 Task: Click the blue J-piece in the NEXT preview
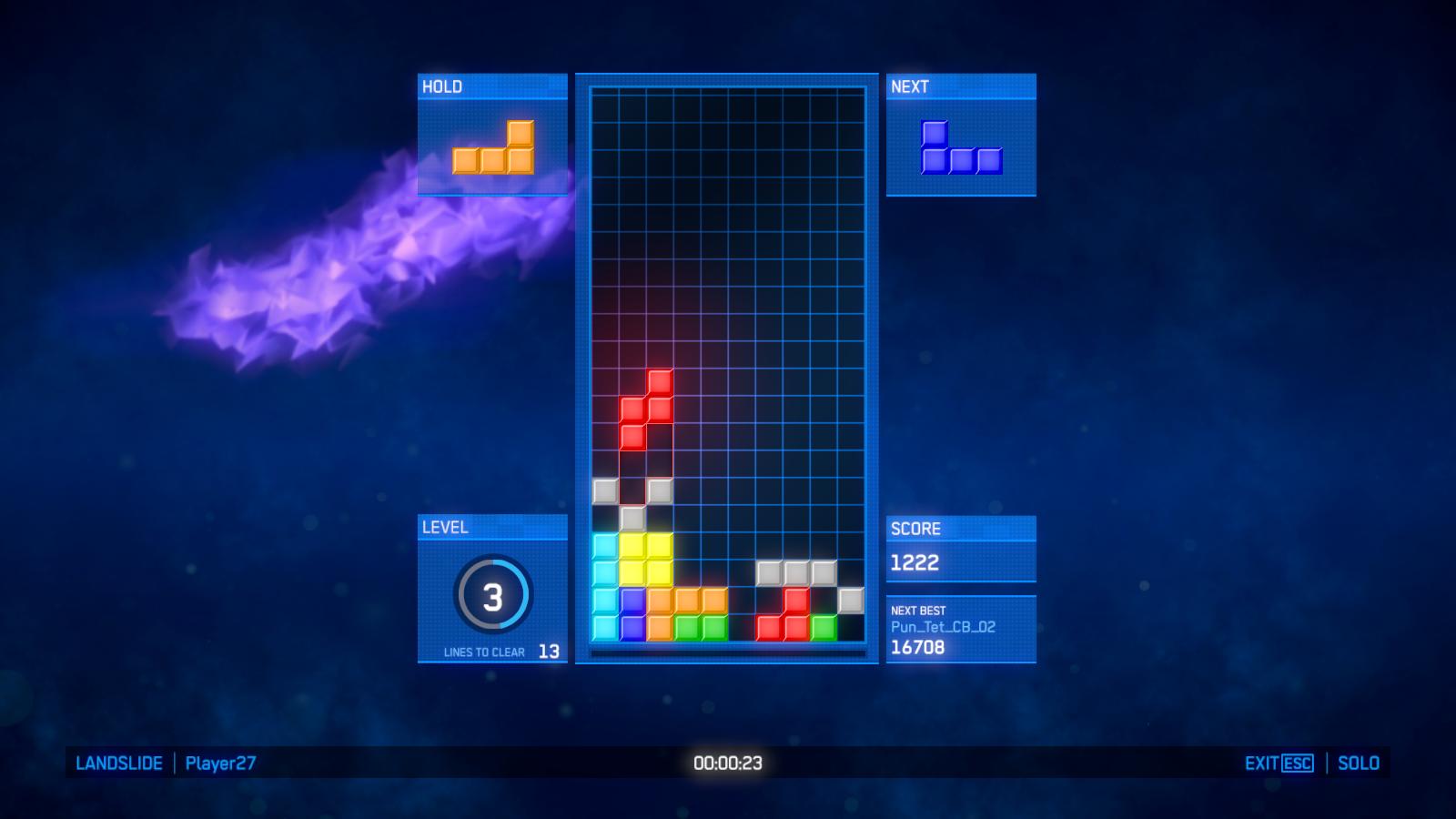(960, 146)
